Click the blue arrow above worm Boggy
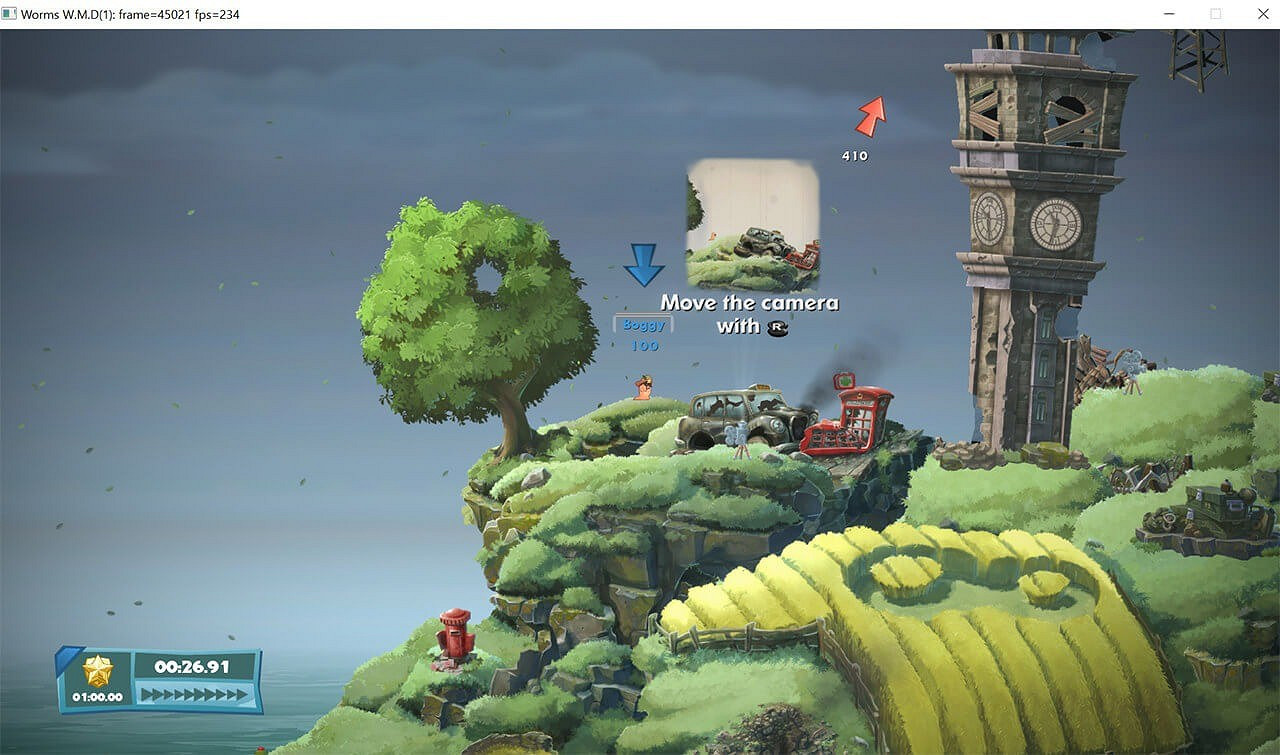Viewport: 1280px width, 755px height. pyautogui.click(x=646, y=263)
